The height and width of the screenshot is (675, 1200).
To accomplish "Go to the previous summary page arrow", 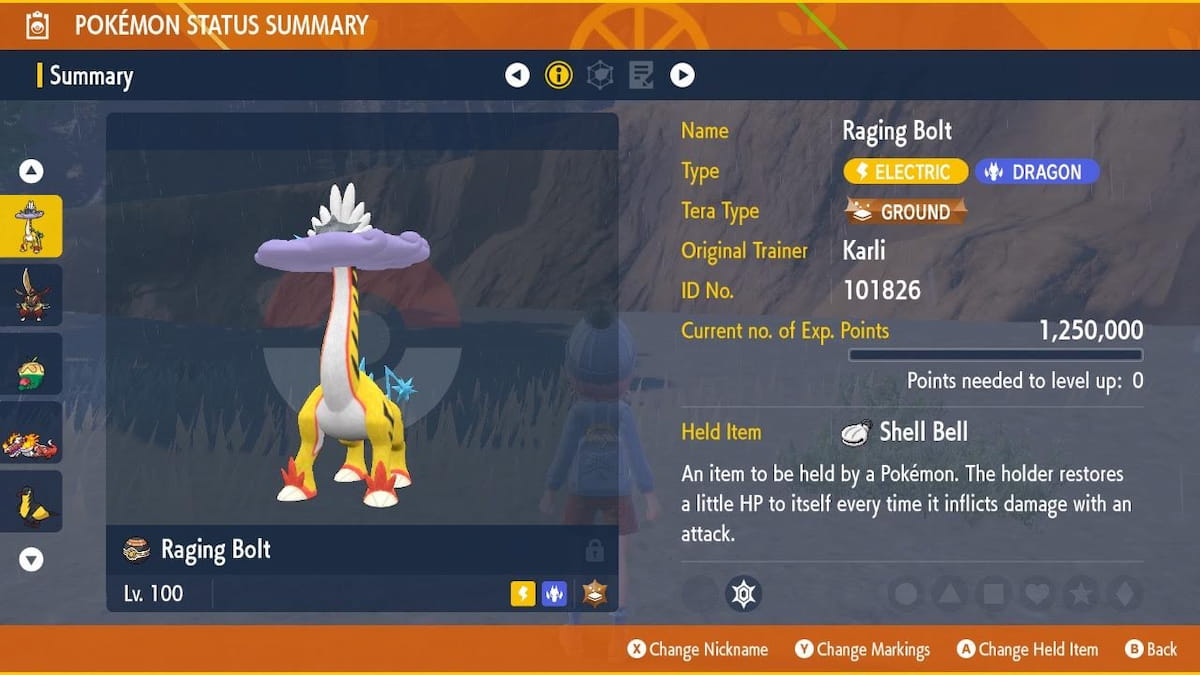I will [517, 75].
